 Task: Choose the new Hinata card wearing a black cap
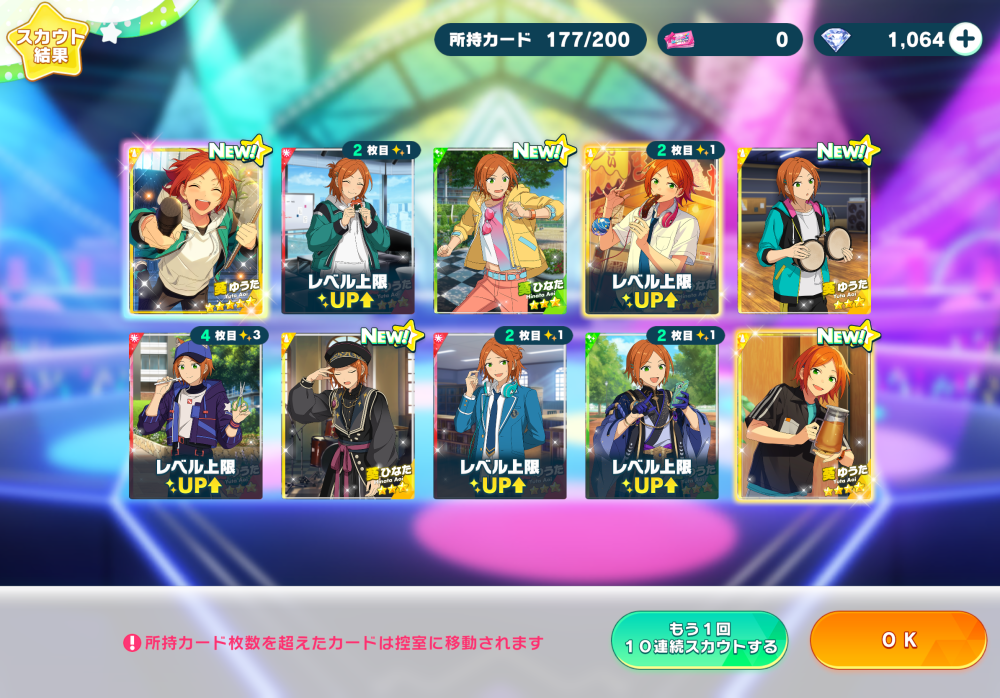click(348, 416)
